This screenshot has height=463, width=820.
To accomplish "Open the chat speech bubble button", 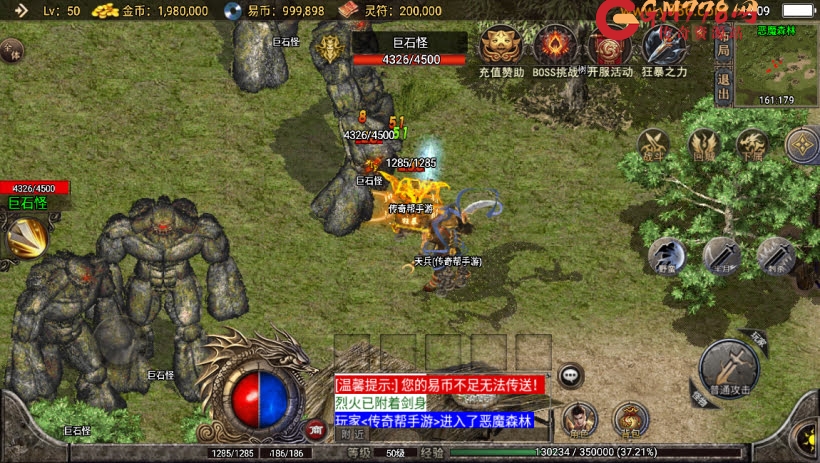I will pos(571,375).
